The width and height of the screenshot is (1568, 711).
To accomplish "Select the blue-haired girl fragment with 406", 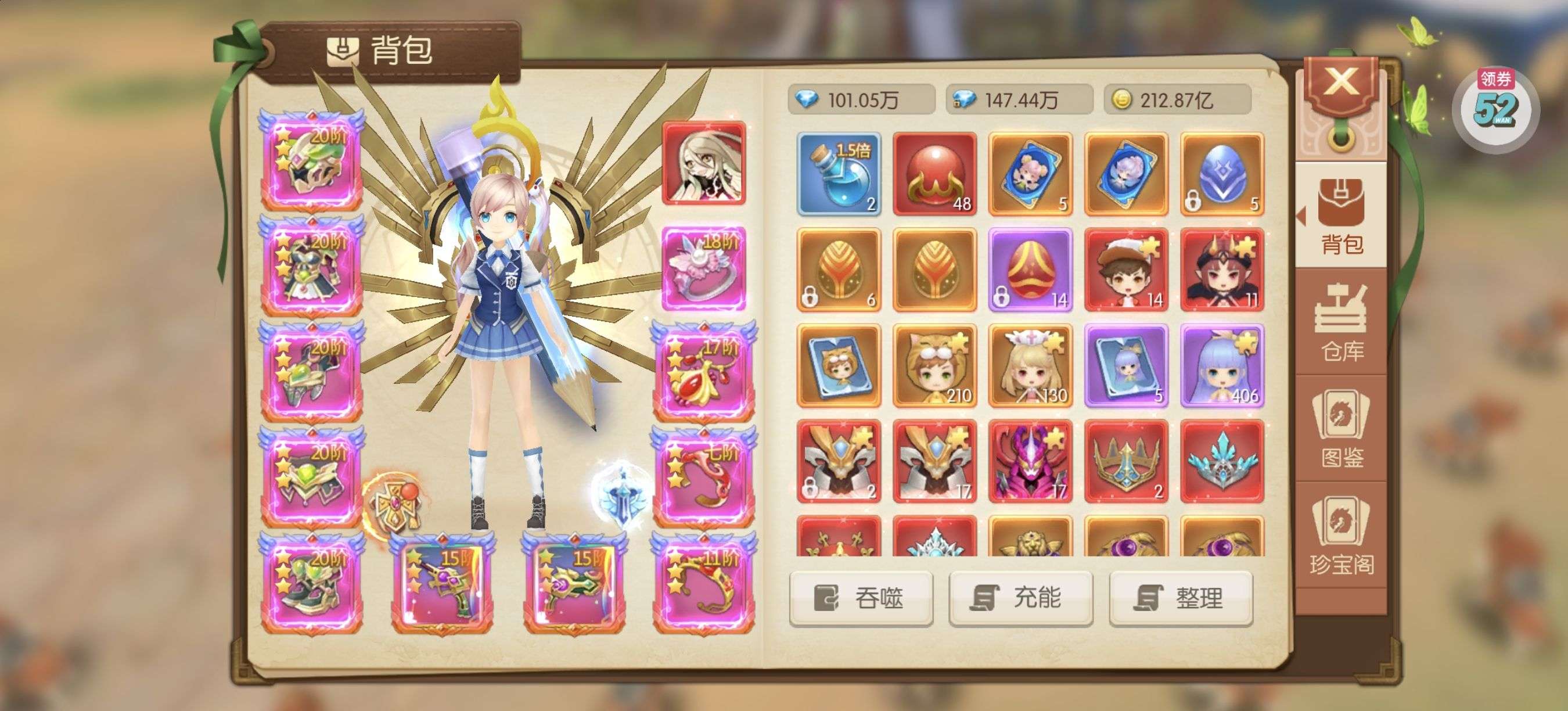I will pos(1222,365).
